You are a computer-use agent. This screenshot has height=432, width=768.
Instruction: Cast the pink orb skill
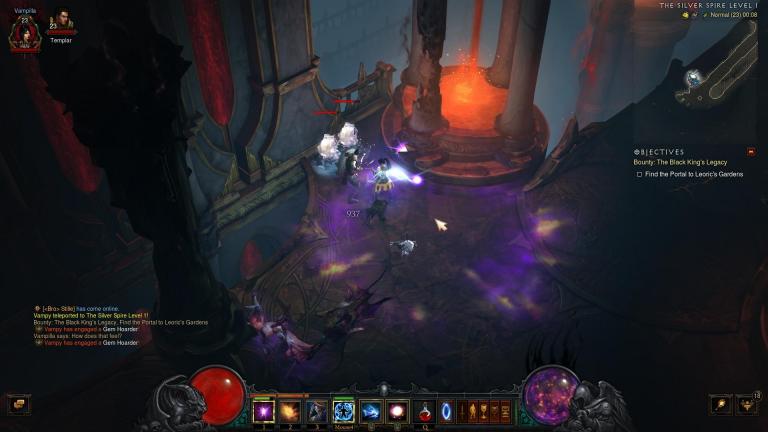pos(396,411)
